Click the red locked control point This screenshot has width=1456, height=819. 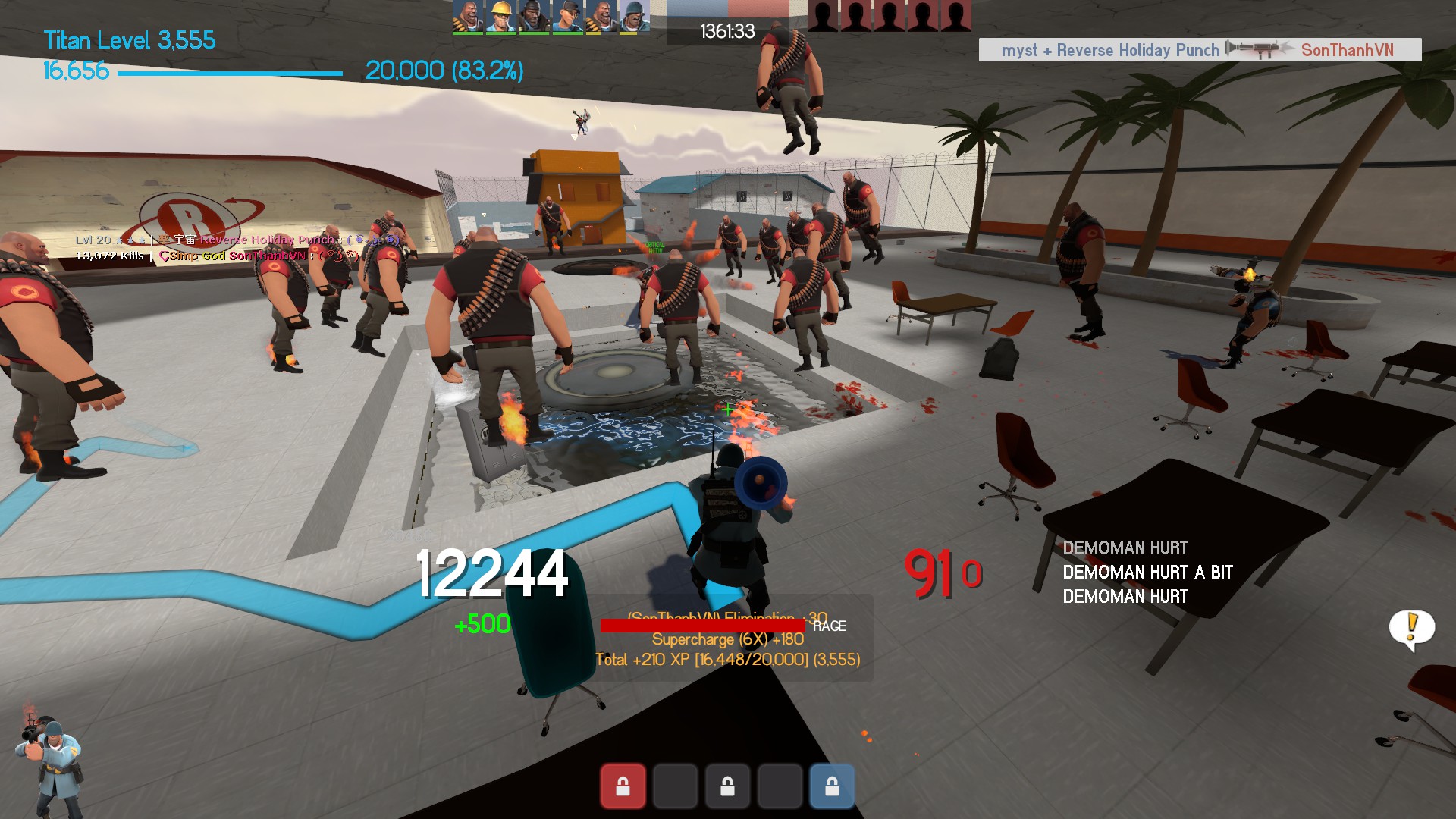[623, 786]
